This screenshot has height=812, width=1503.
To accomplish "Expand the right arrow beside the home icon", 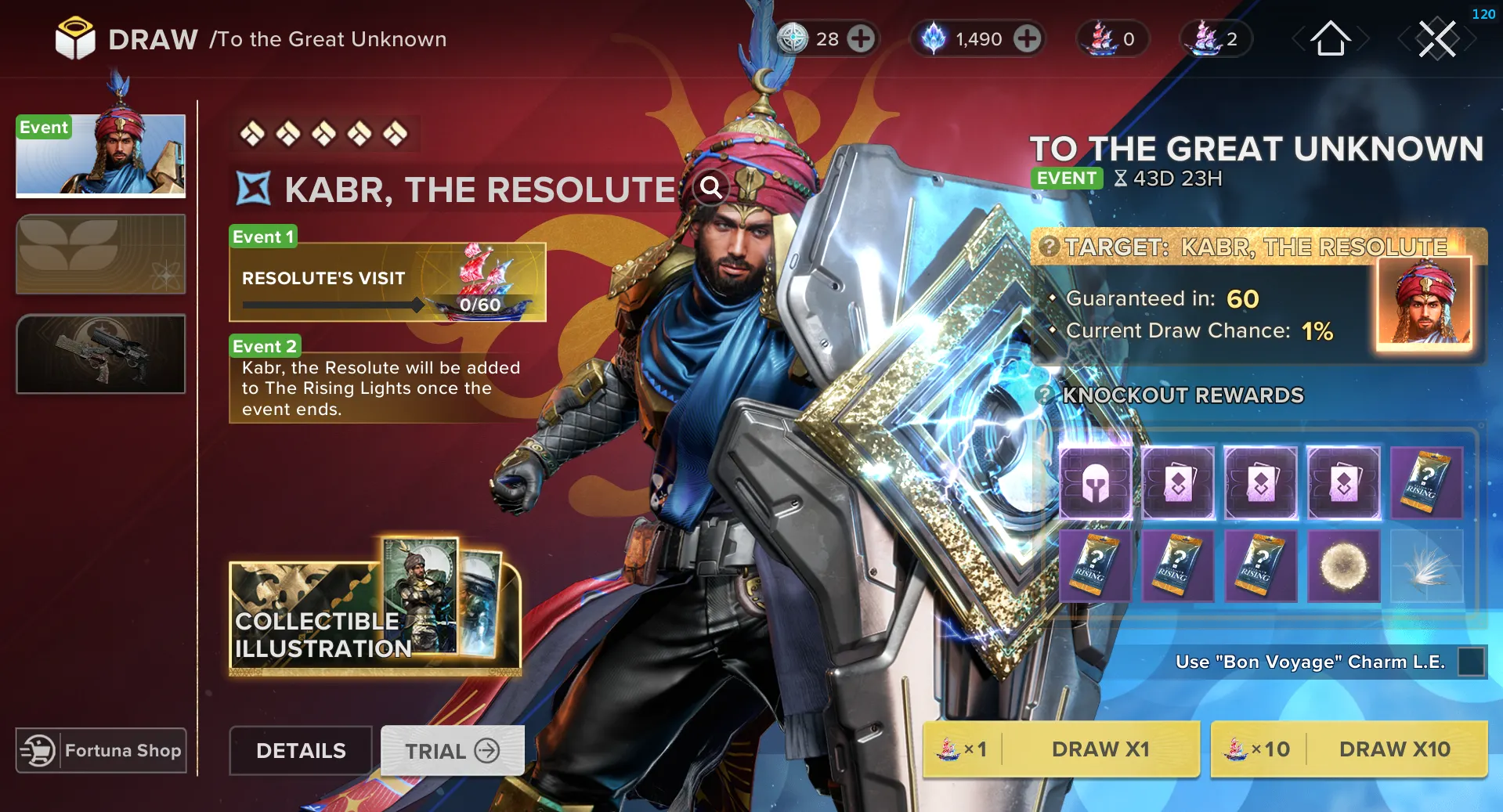I will (1366, 38).
